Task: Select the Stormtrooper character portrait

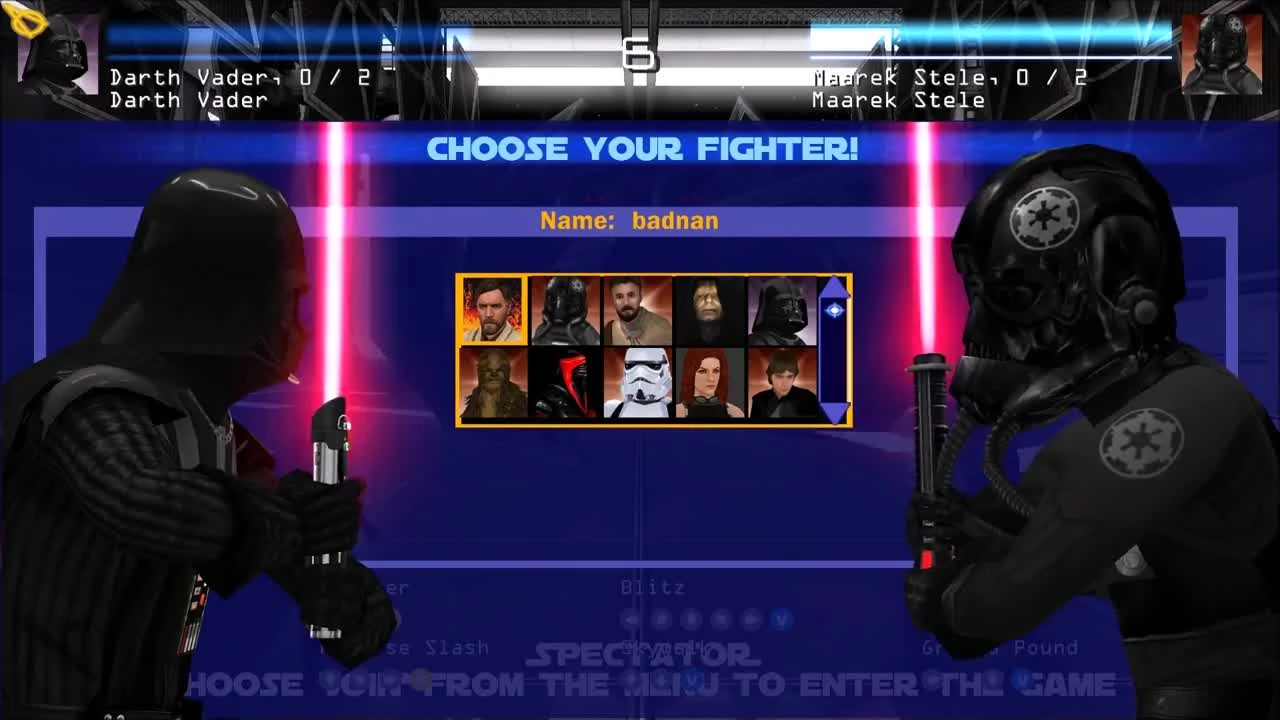Action: [638, 384]
